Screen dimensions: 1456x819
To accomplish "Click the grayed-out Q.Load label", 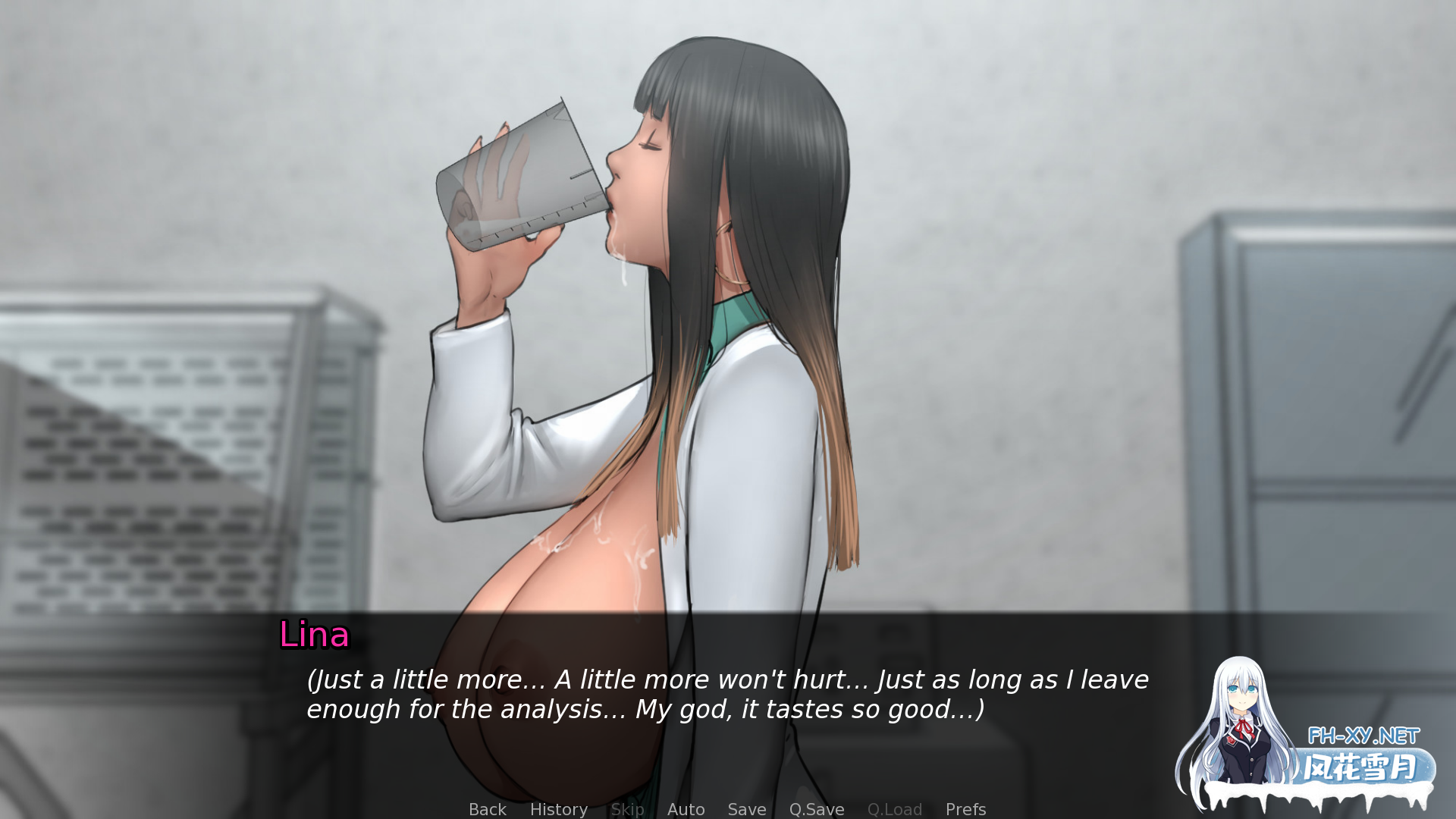I will tap(894, 809).
